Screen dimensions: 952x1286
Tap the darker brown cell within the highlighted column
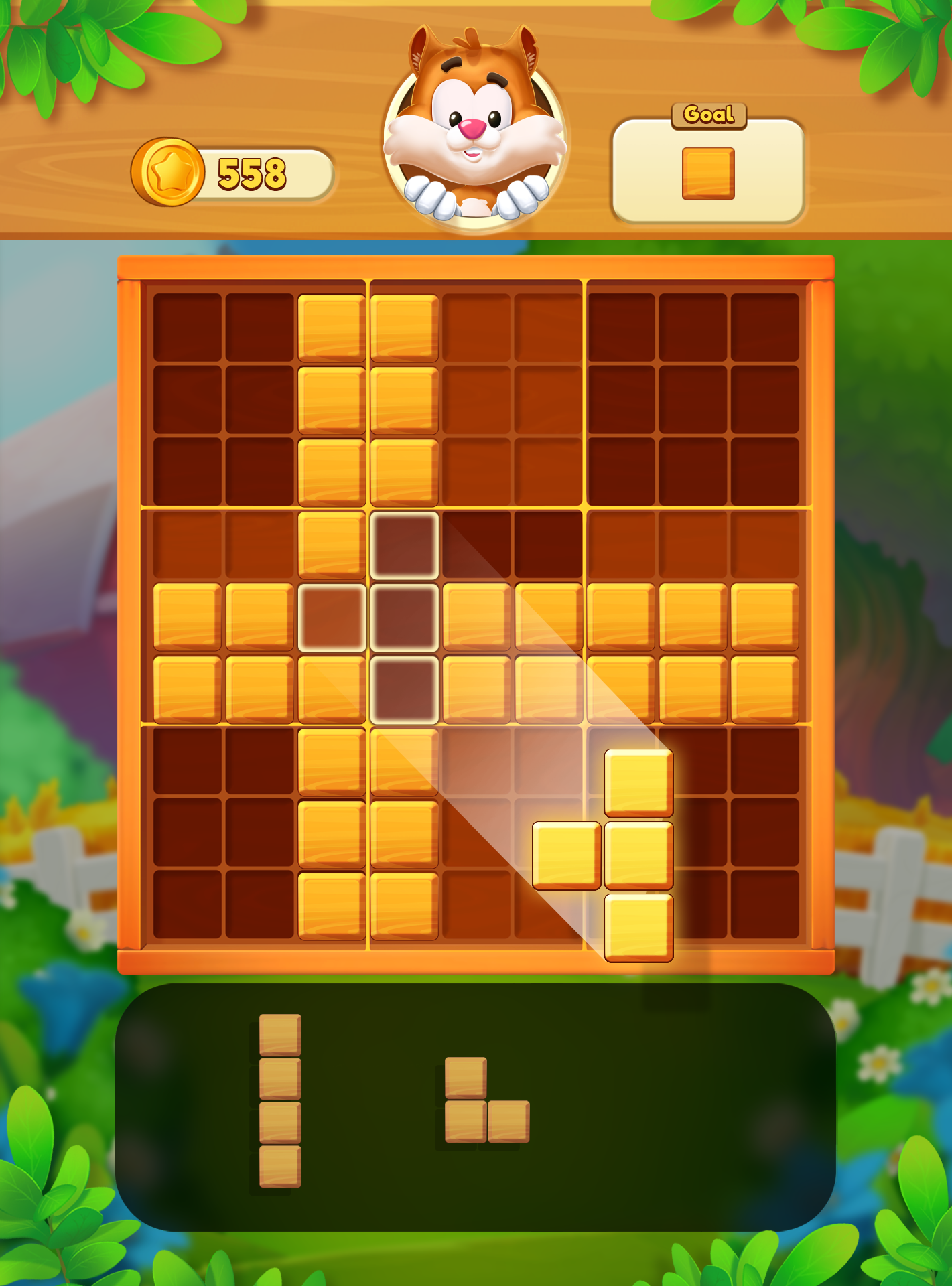click(405, 620)
